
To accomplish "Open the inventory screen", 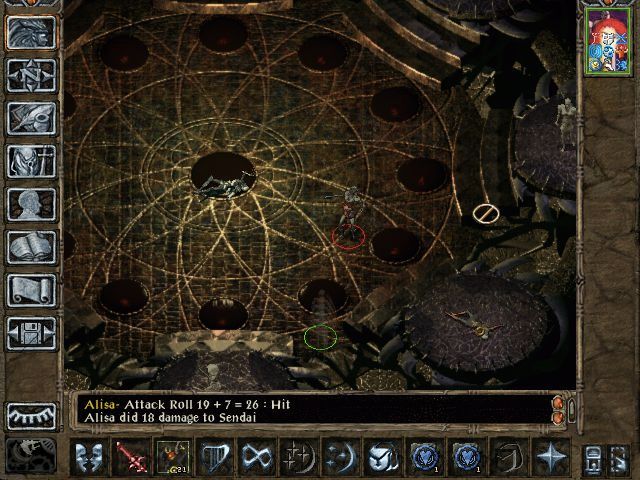I will (x=32, y=161).
